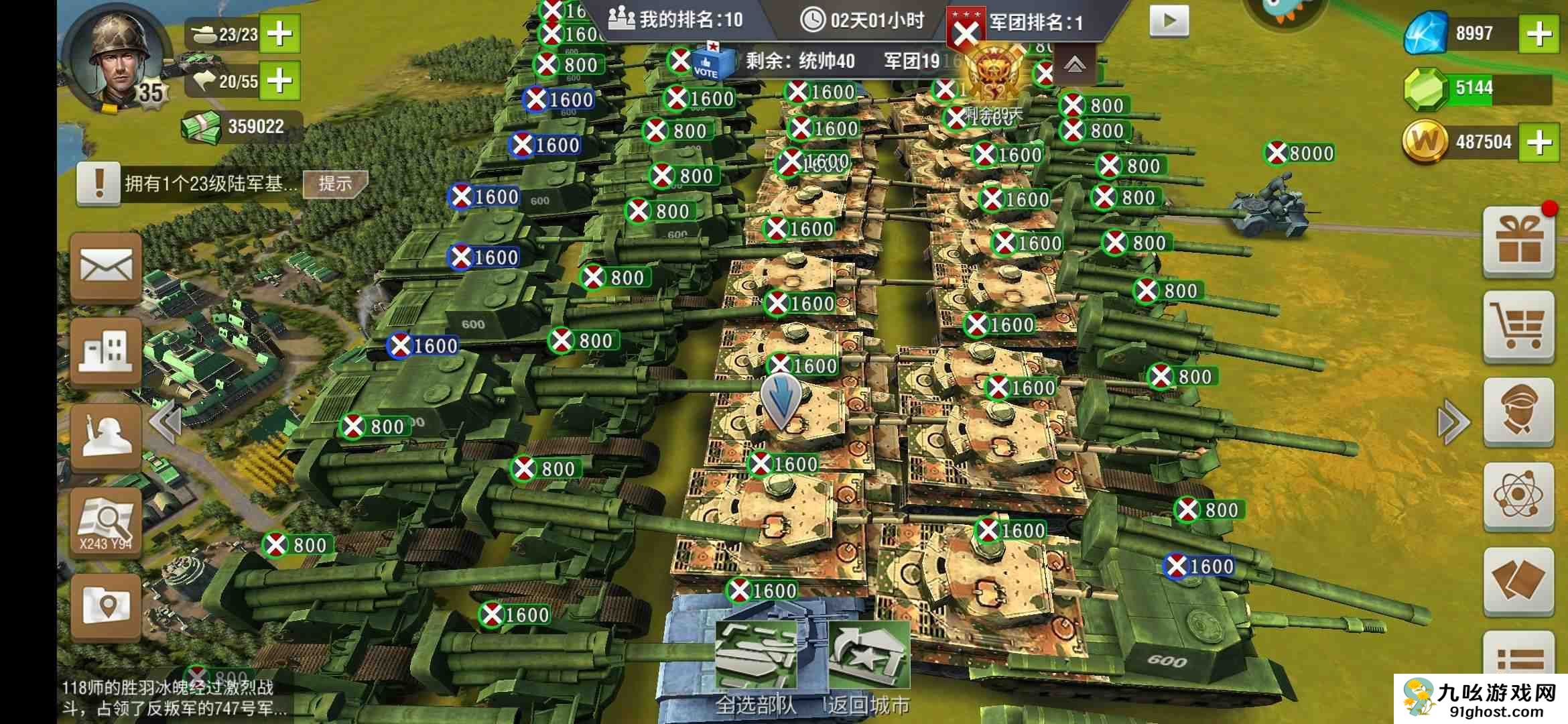The height and width of the screenshot is (724, 1568).
Task: Add more airplane slots
Action: point(279,81)
